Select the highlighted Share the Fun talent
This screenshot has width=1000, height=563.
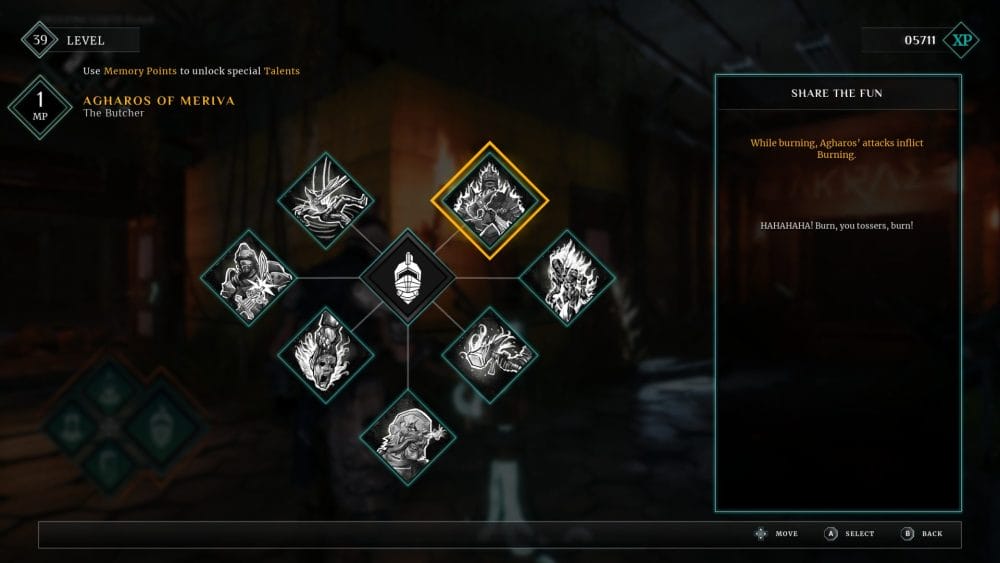tap(484, 200)
